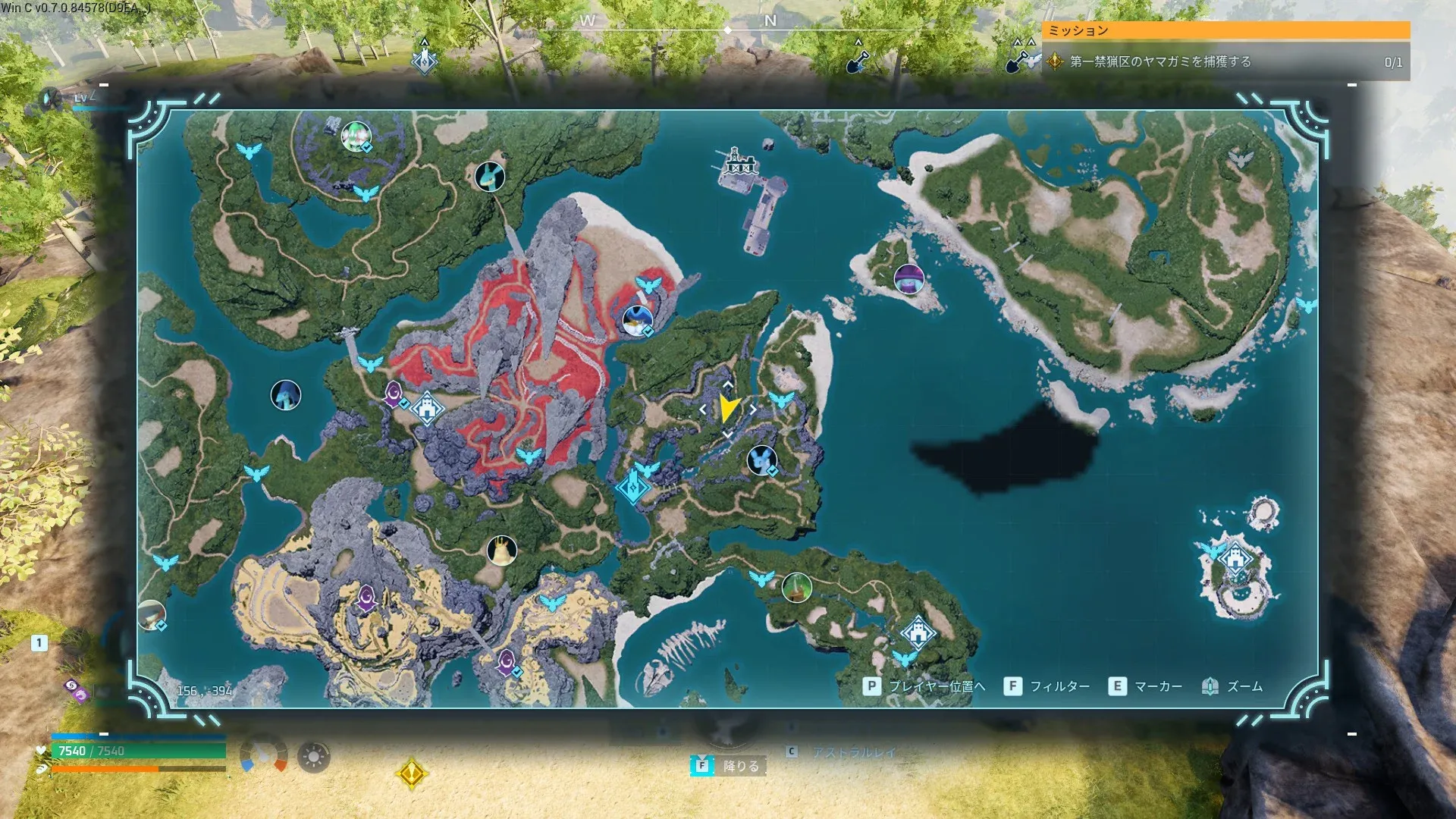Select the purple dungeon marker in the yellow desert centre

[367, 598]
